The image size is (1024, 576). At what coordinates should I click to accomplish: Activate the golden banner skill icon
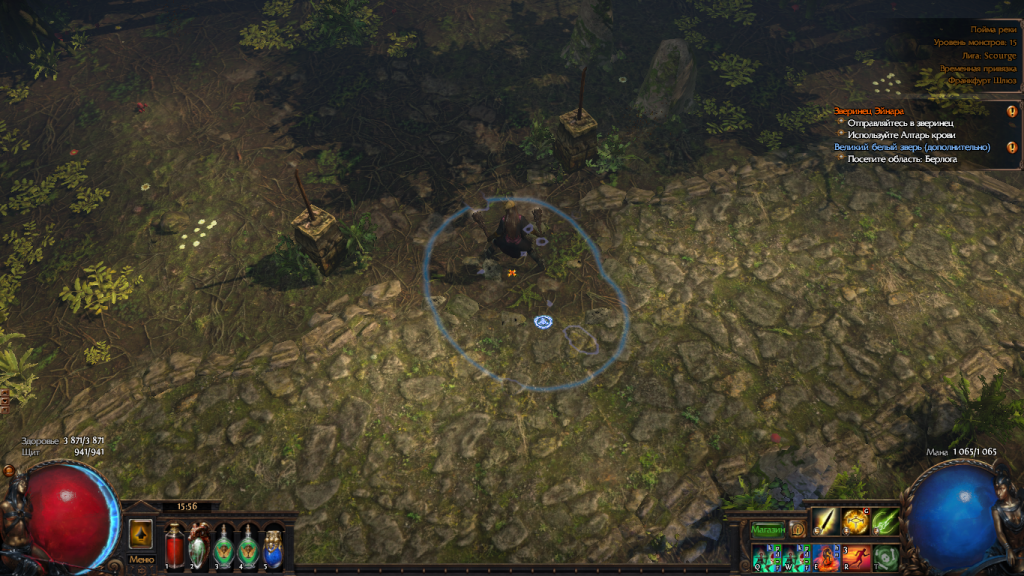click(855, 522)
